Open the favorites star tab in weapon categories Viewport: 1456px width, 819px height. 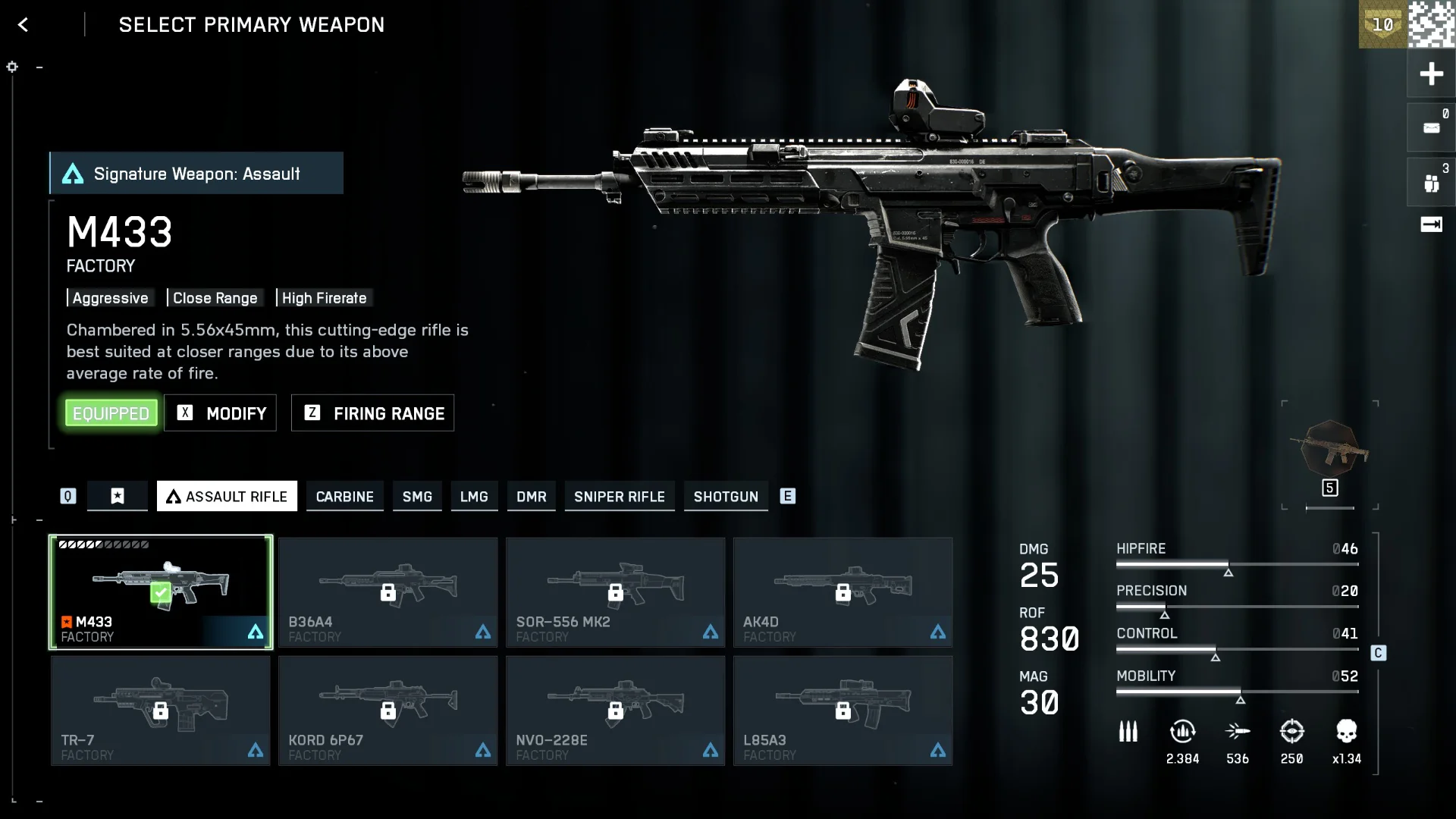pyautogui.click(x=118, y=496)
